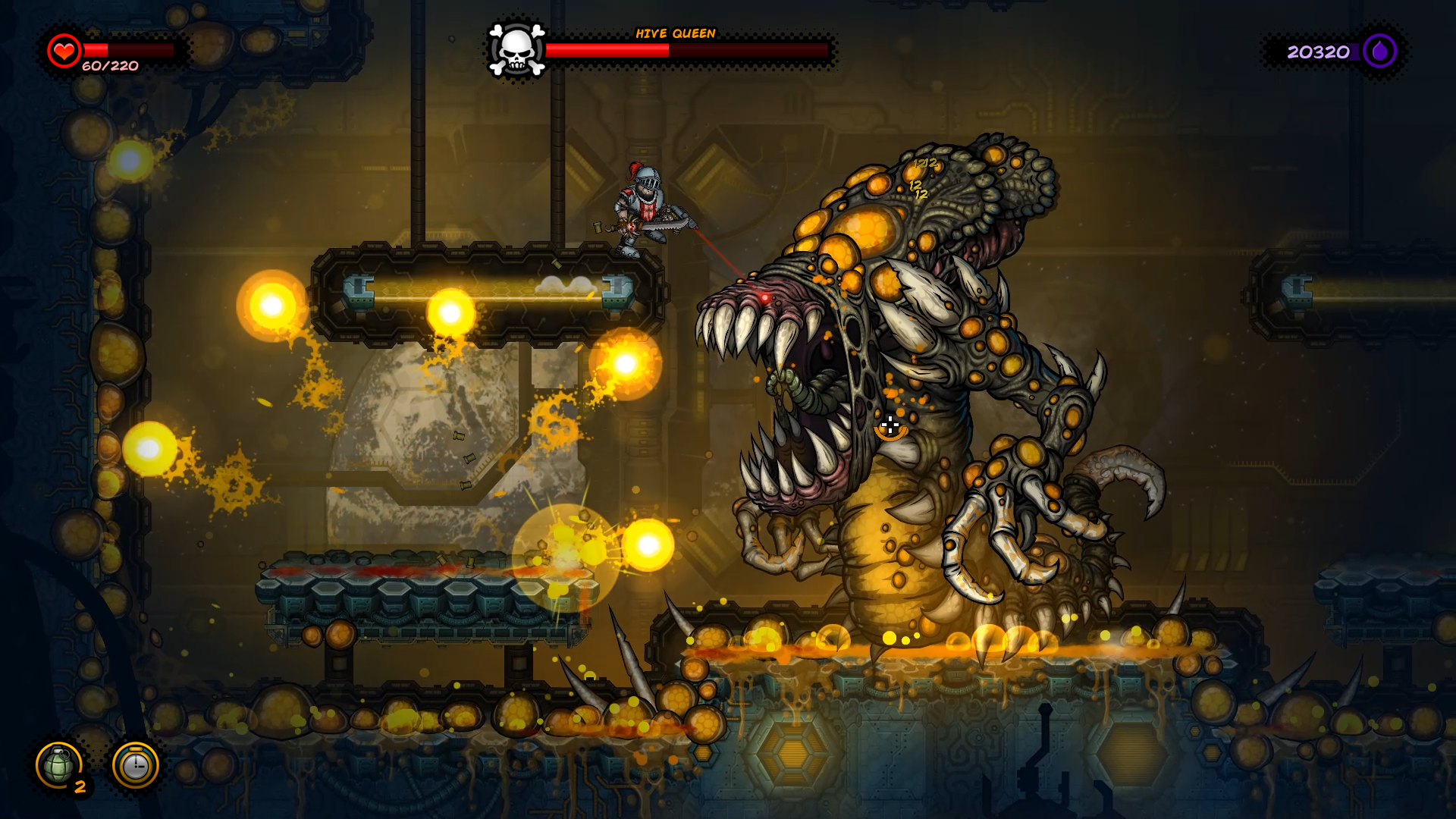Click the Hive Queen's glowing red eye
1456x819 pixels.
point(766,297)
